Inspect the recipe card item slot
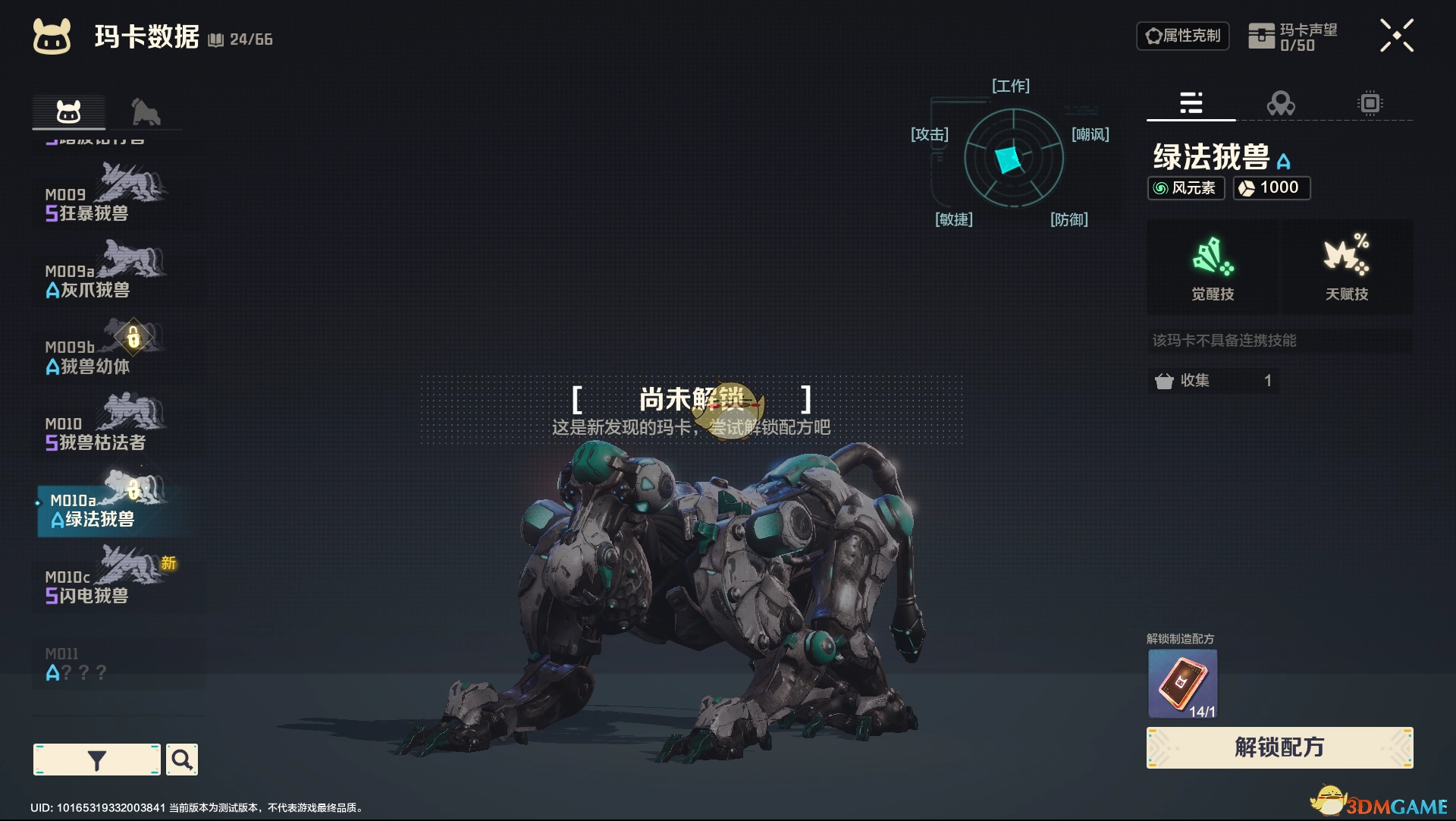This screenshot has height=821, width=1456. (x=1182, y=683)
